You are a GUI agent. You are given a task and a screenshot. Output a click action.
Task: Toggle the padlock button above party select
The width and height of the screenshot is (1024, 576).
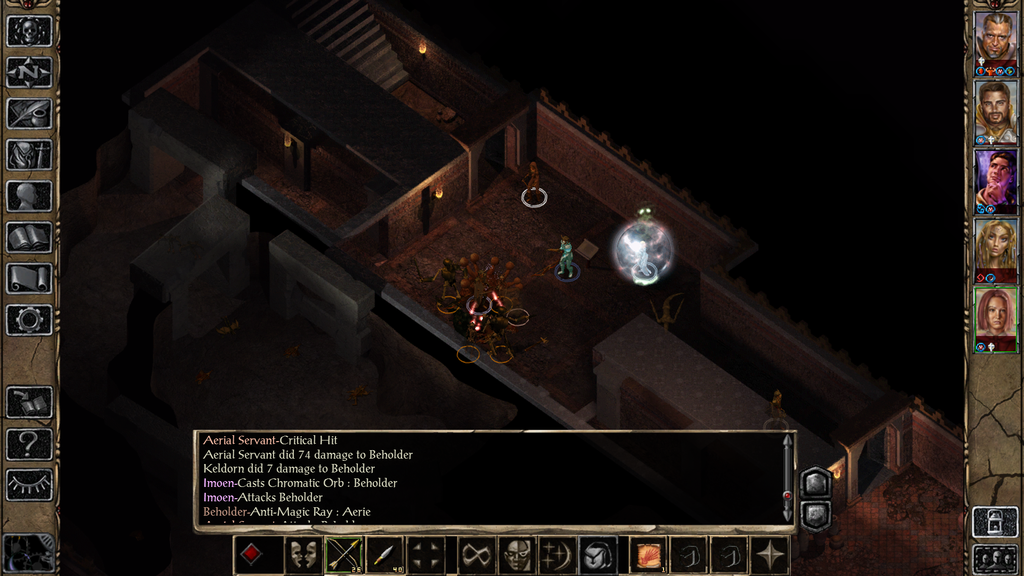click(x=995, y=521)
